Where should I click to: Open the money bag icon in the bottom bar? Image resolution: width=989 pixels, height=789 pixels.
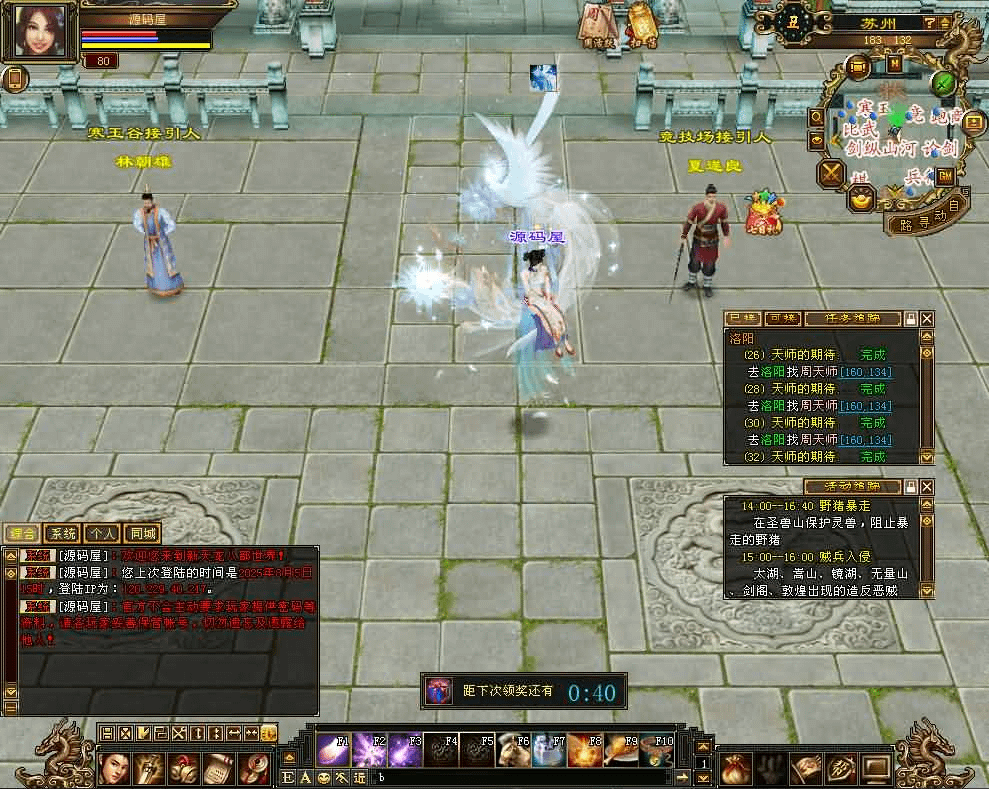pos(735,767)
